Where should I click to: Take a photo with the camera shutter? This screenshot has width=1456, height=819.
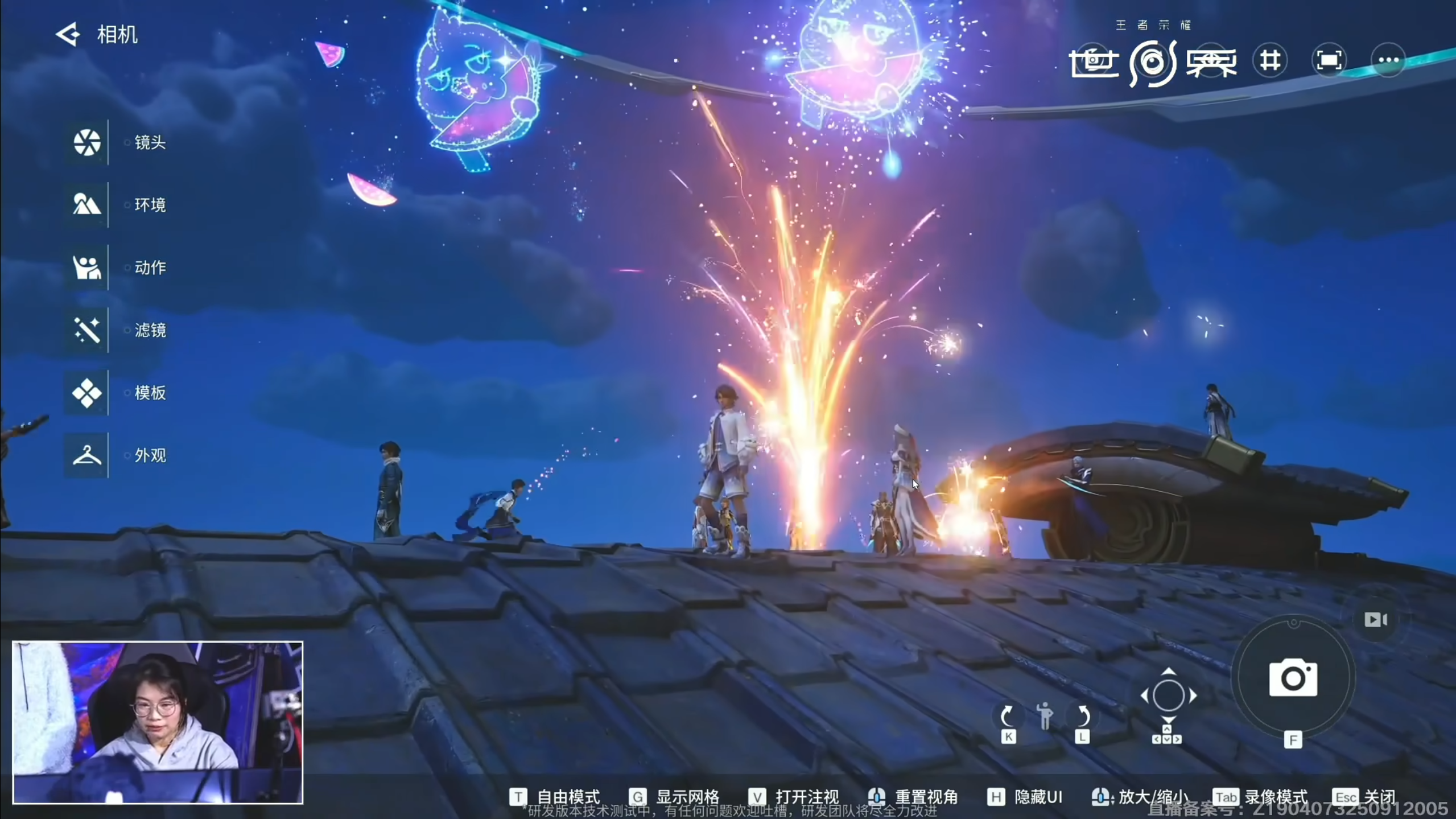(x=1293, y=678)
